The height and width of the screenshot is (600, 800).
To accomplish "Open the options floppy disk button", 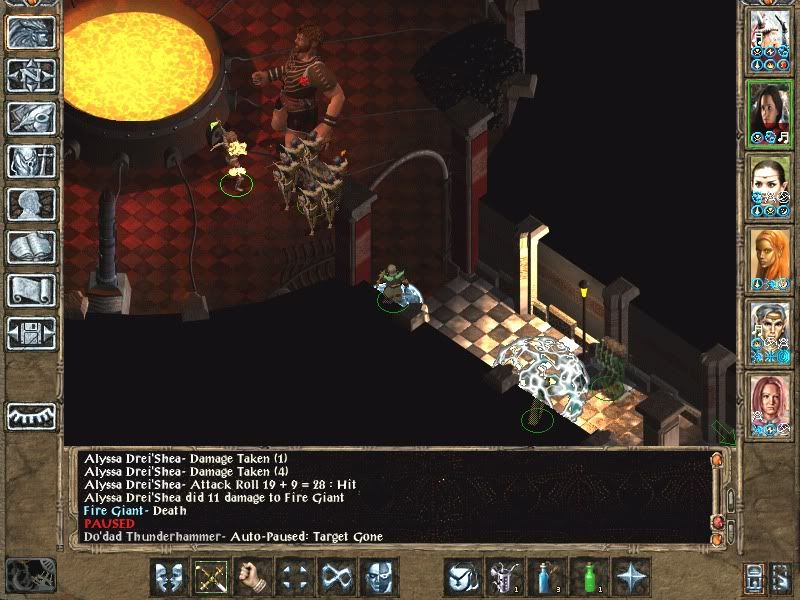I will click(31, 333).
